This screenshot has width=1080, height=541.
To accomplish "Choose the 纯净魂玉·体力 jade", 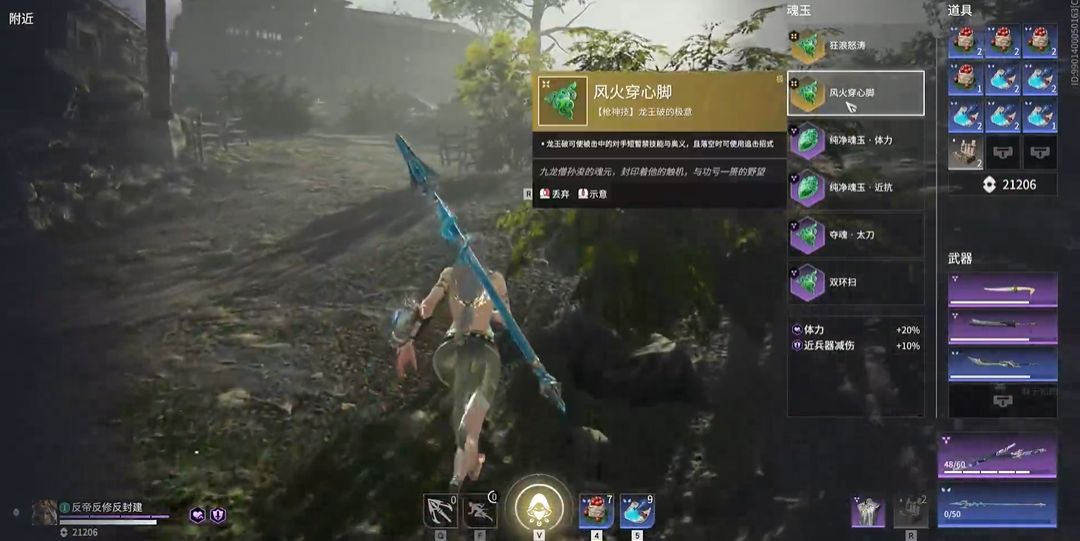I will 855,141.
